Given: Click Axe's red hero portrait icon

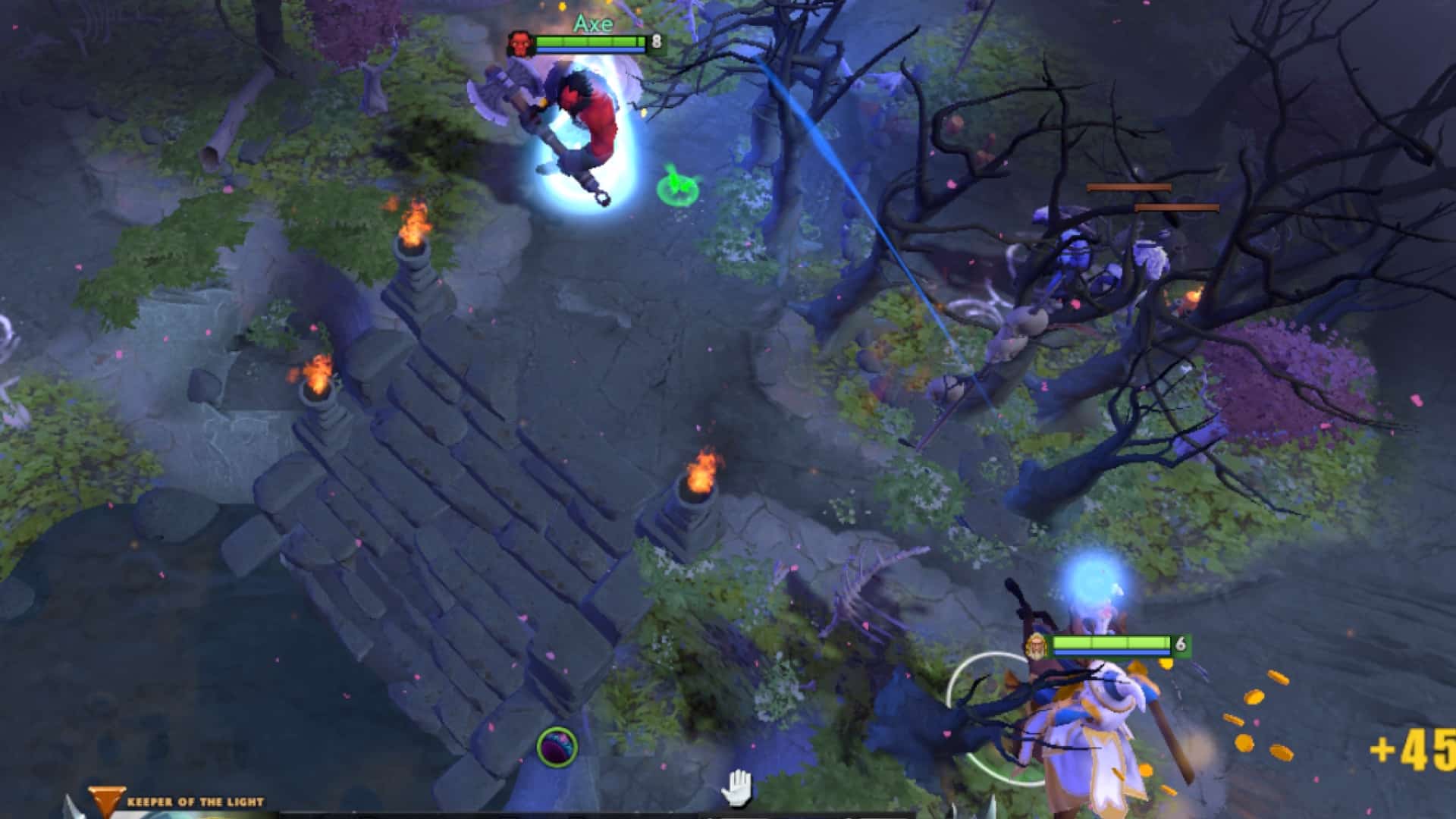Looking at the screenshot, I should (519, 44).
